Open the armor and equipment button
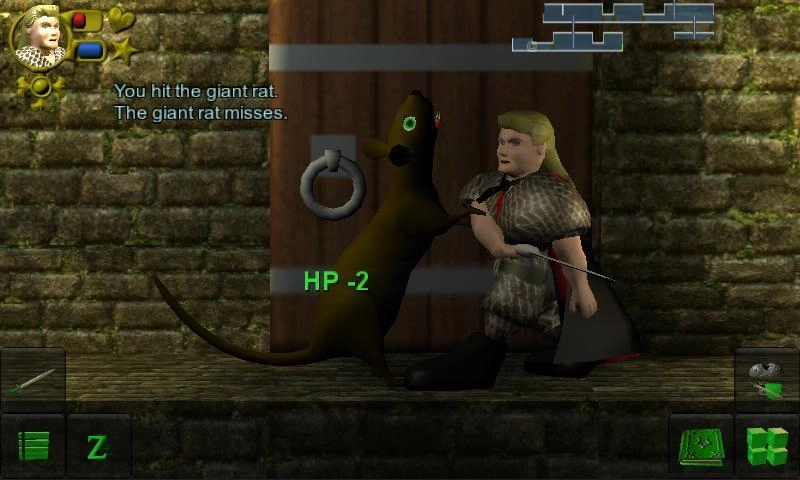This screenshot has height=480, width=800. tap(767, 380)
